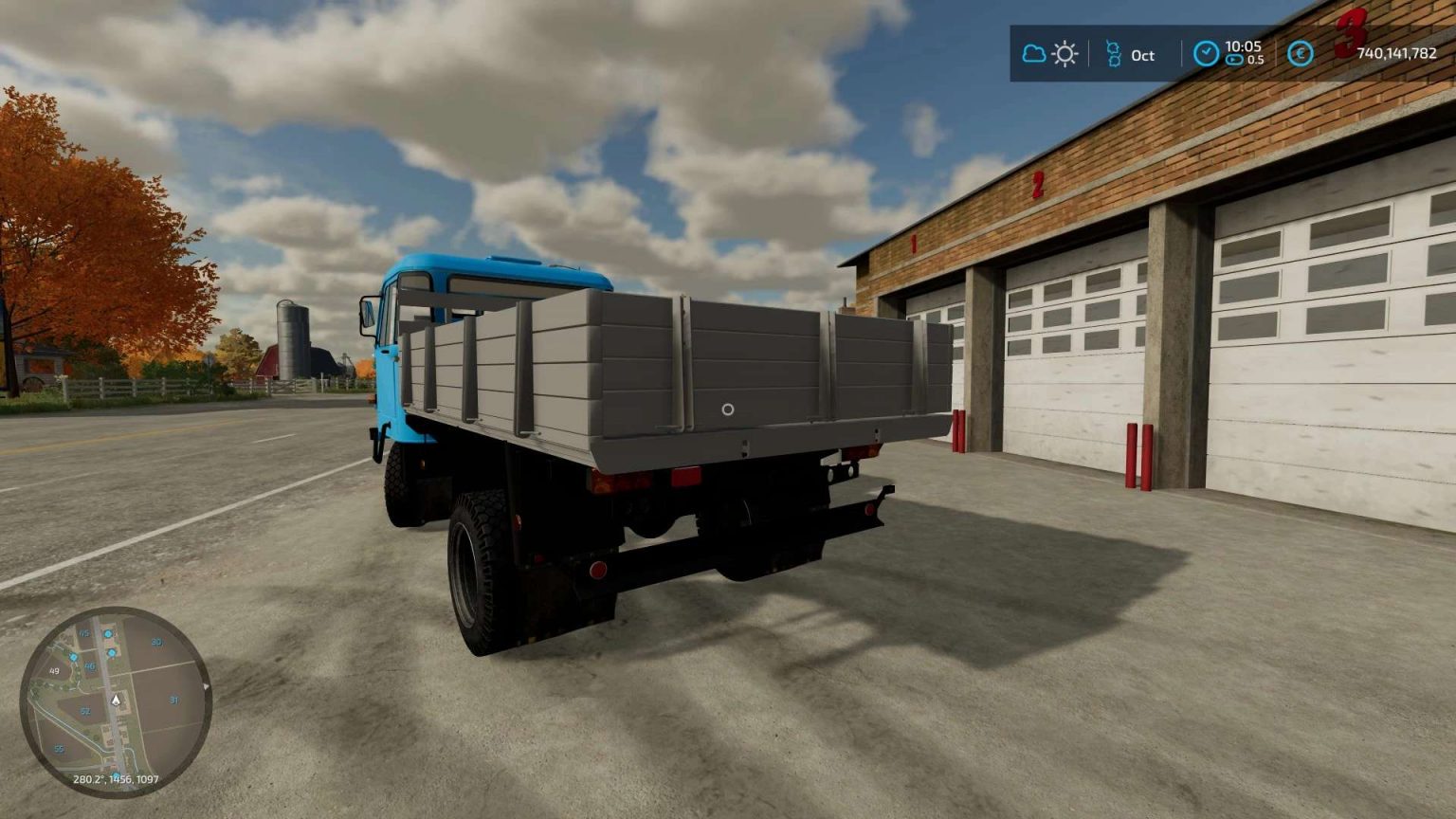Click the white compass triangle on minimap edge
This screenshot has height=819, width=1456.
click(x=206, y=686)
